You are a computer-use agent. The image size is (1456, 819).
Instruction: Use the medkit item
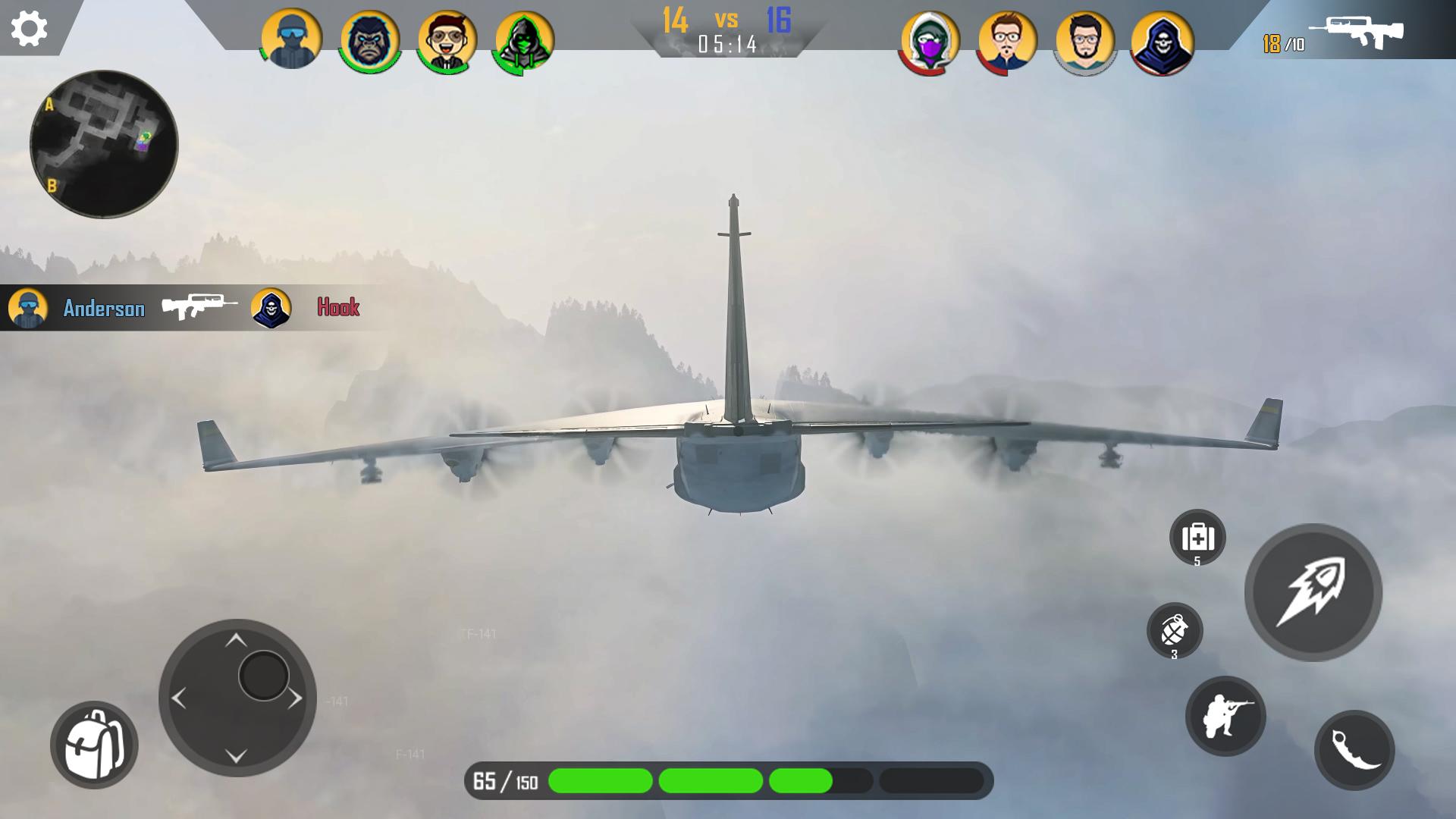pyautogui.click(x=1197, y=537)
